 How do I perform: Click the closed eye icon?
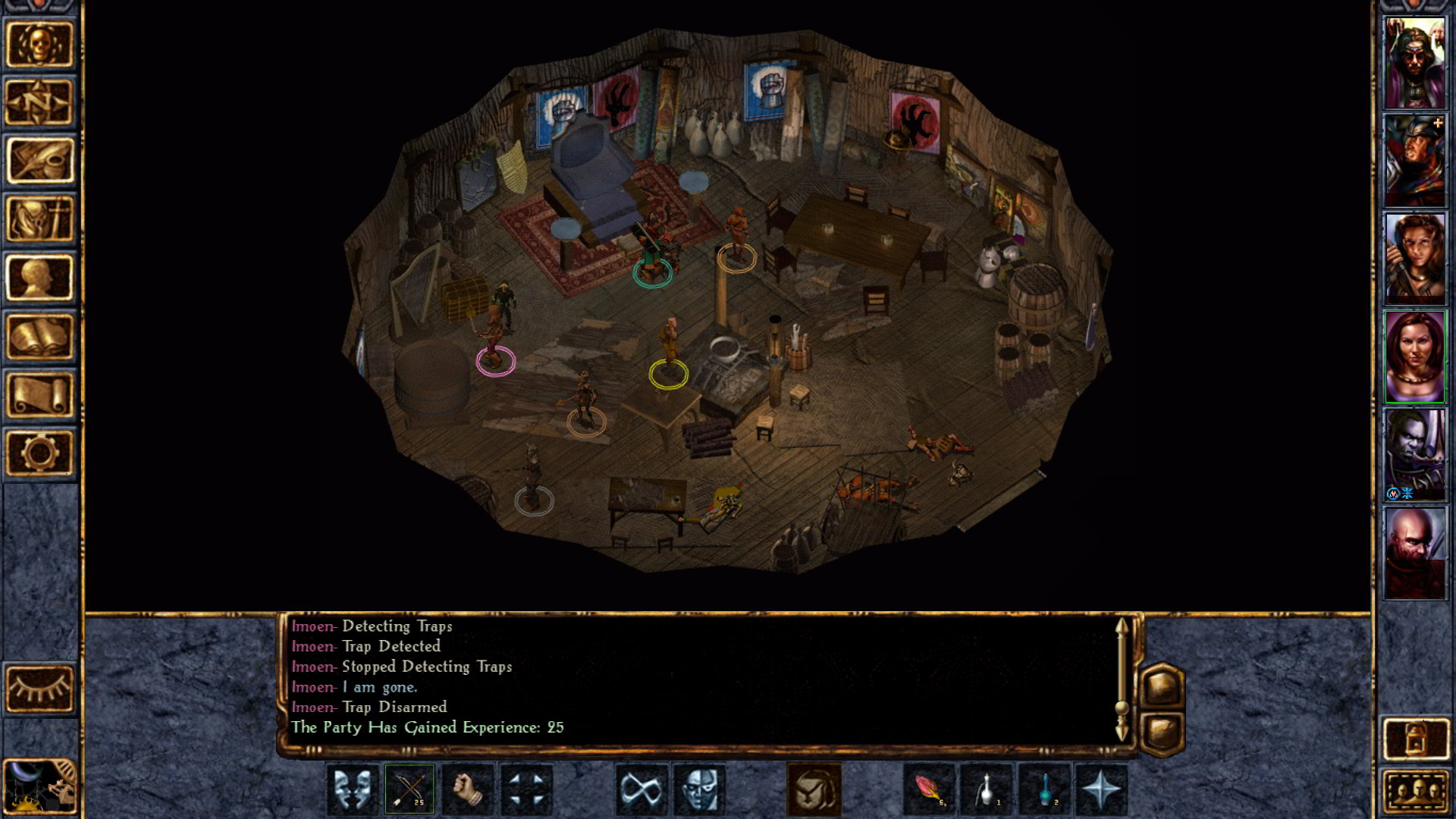(39, 689)
